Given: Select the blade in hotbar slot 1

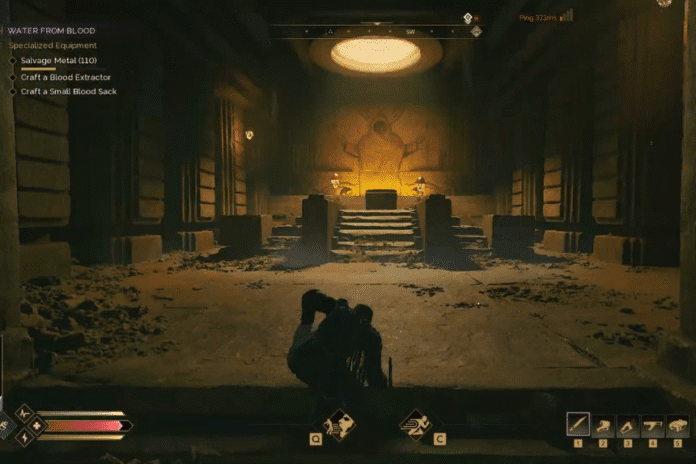Looking at the screenshot, I should click(x=578, y=424).
